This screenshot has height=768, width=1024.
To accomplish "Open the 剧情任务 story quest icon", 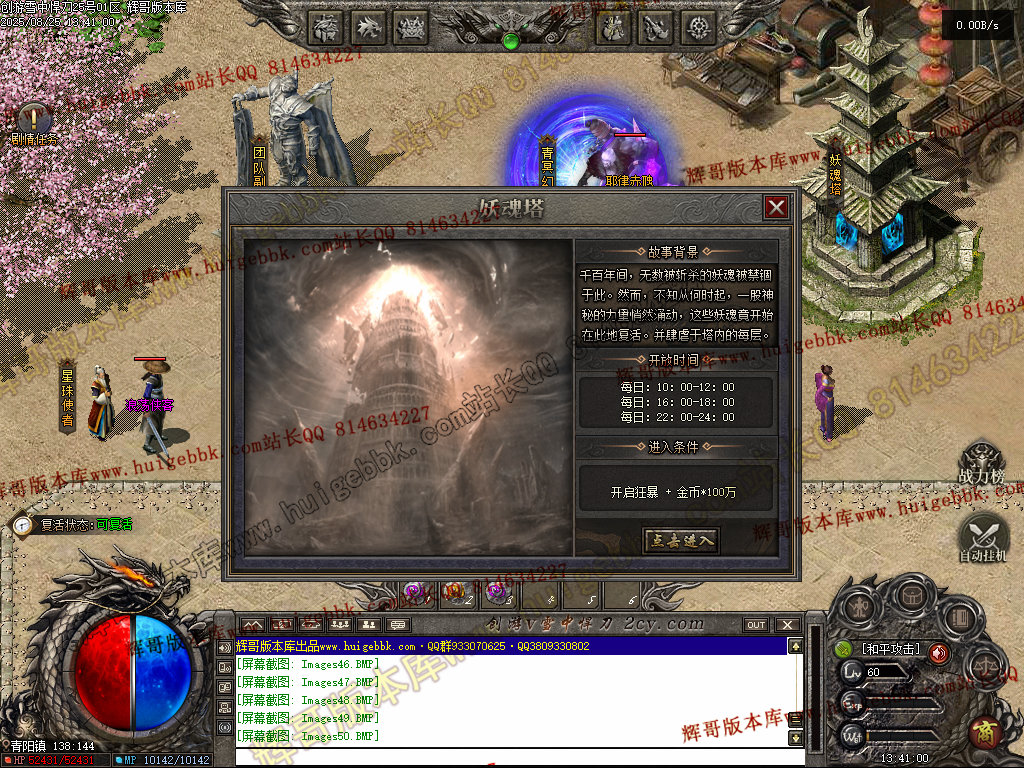I will coord(34,120).
